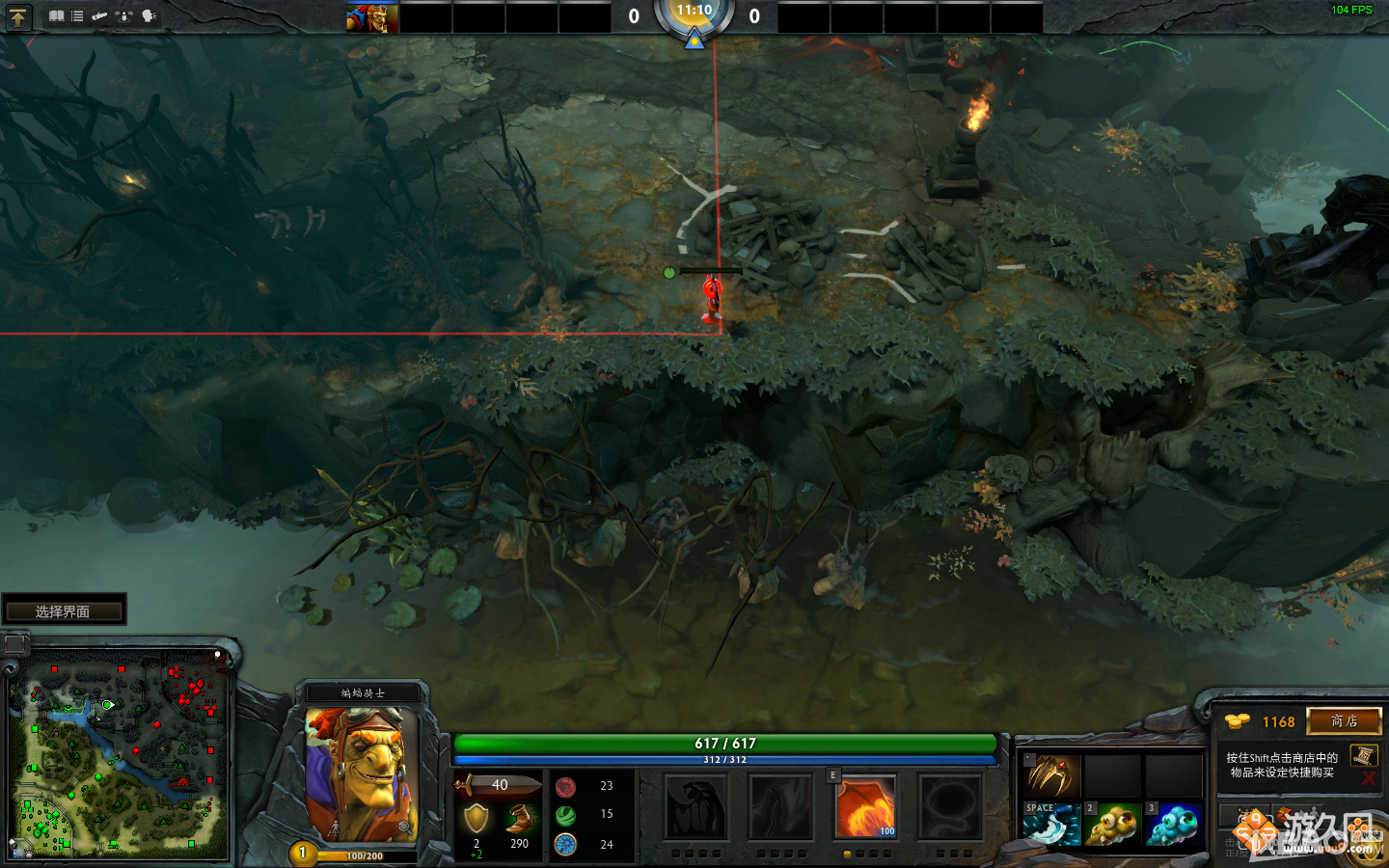The height and width of the screenshot is (868, 1389).
Task: Select the Tango item in slot 2
Action: click(x=1114, y=825)
